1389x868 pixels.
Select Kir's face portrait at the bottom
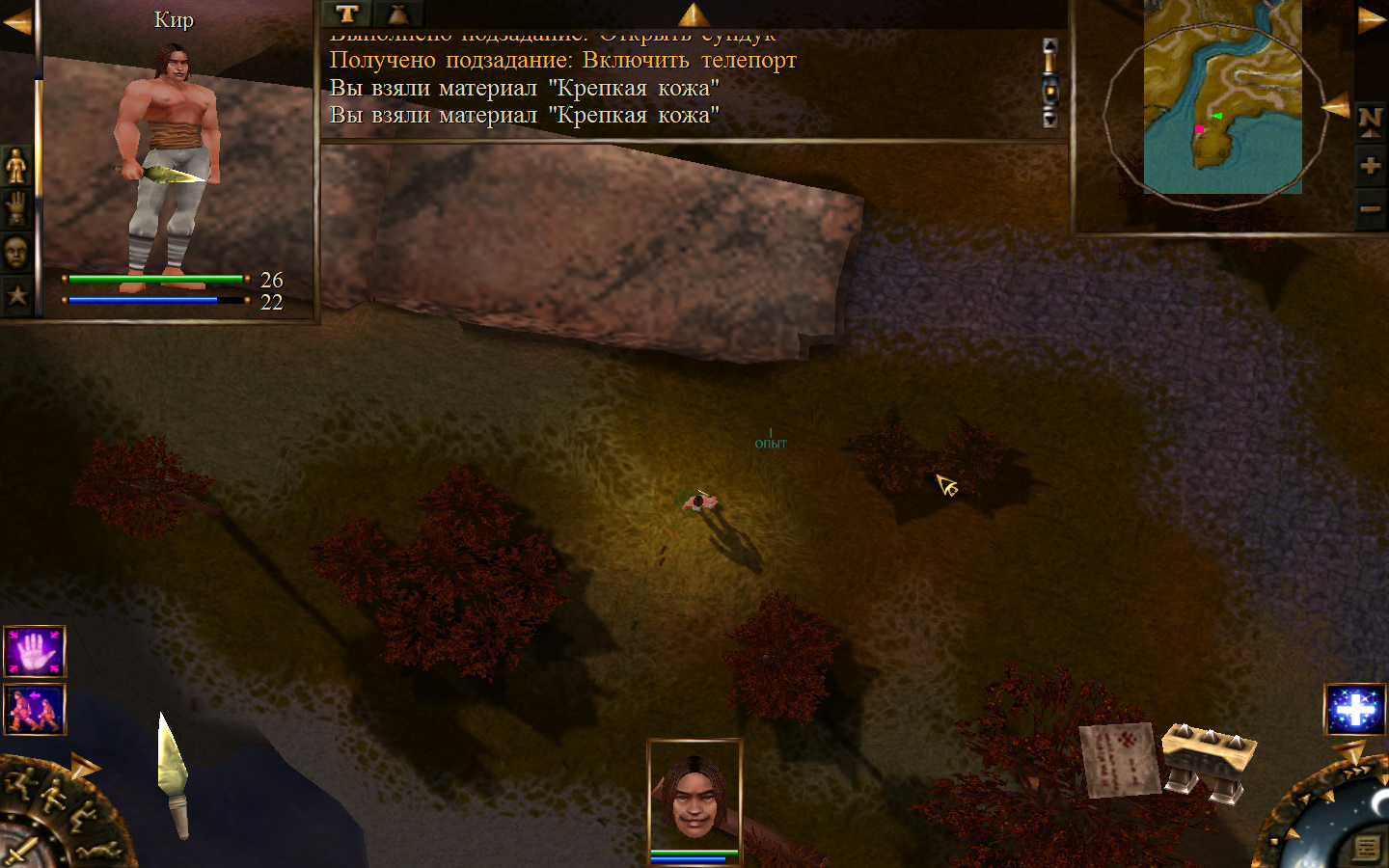coord(694,796)
